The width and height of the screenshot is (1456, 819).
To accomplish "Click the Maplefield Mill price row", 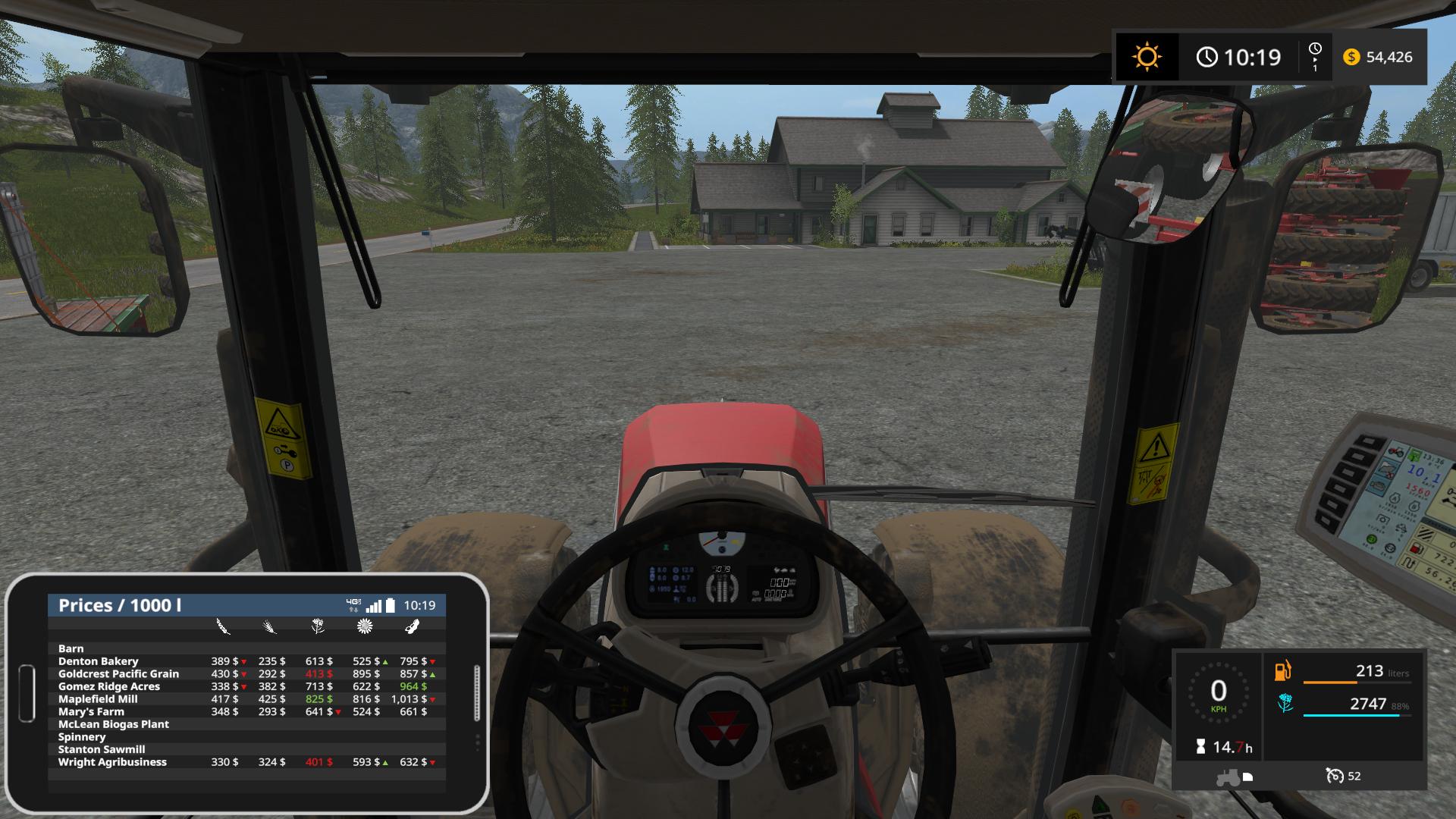I will pyautogui.click(x=98, y=699).
